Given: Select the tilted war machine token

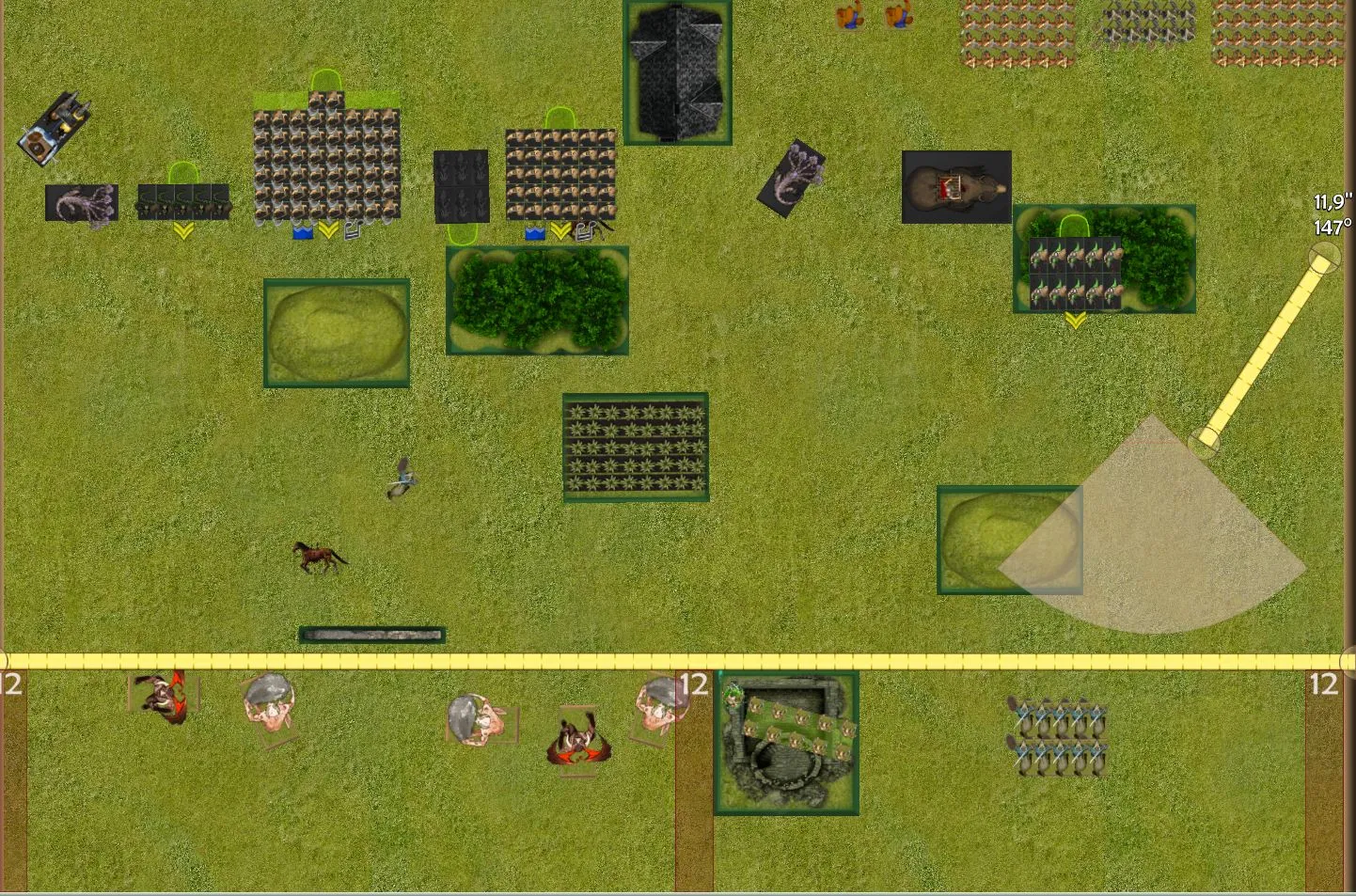Looking at the screenshot, I should [55, 129].
